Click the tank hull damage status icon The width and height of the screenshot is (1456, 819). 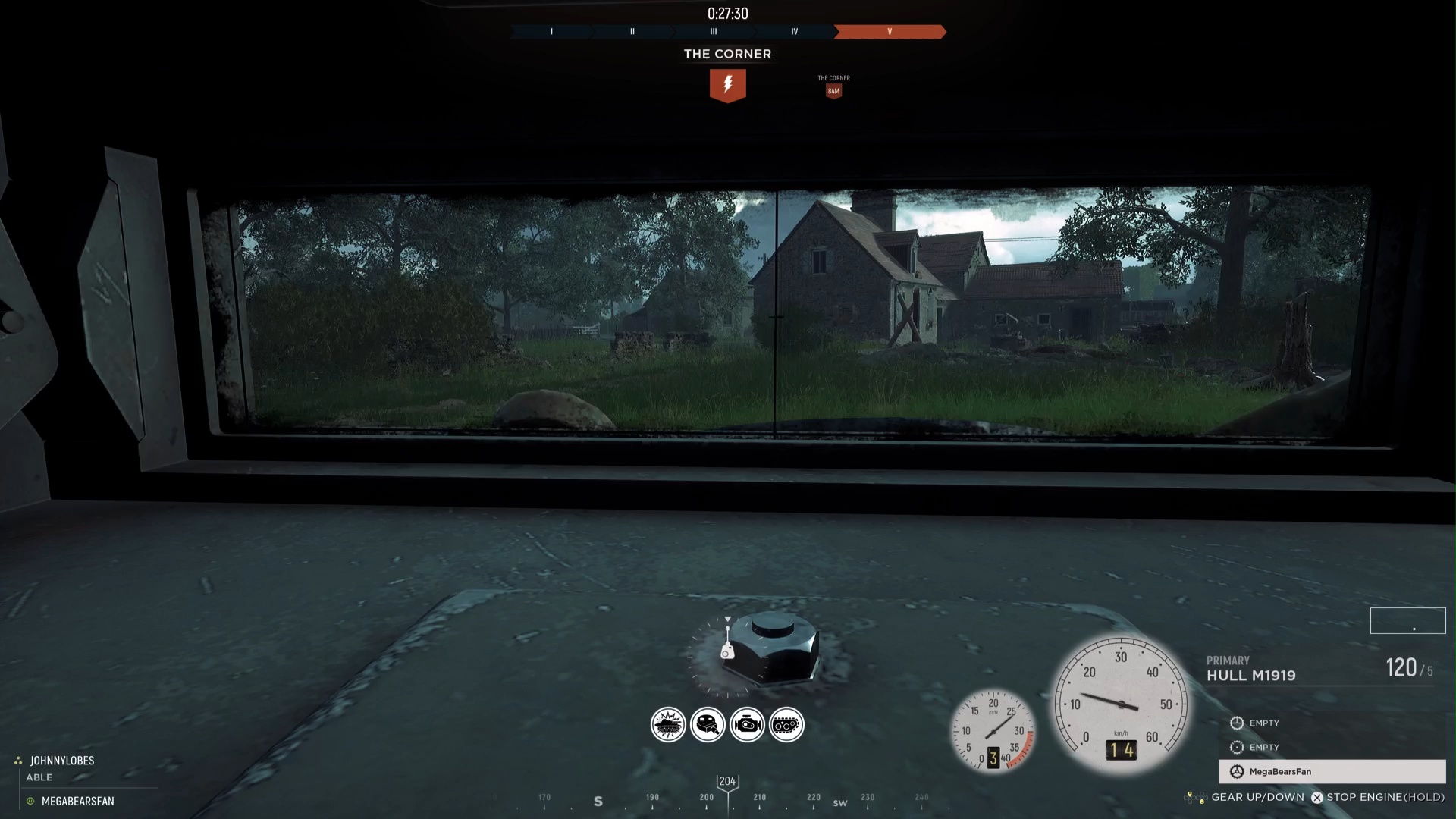[668, 725]
